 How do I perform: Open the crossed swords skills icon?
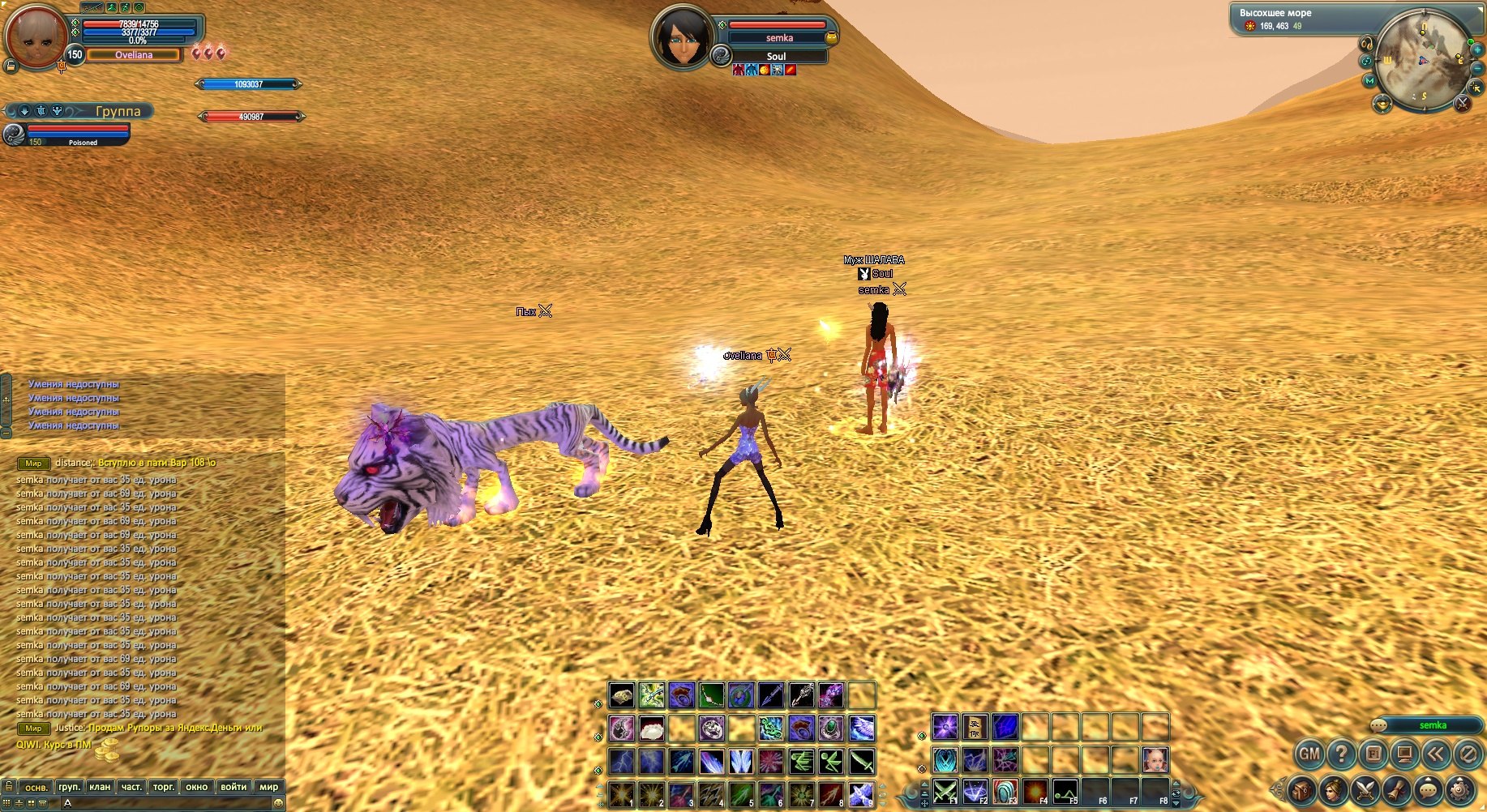(1365, 789)
